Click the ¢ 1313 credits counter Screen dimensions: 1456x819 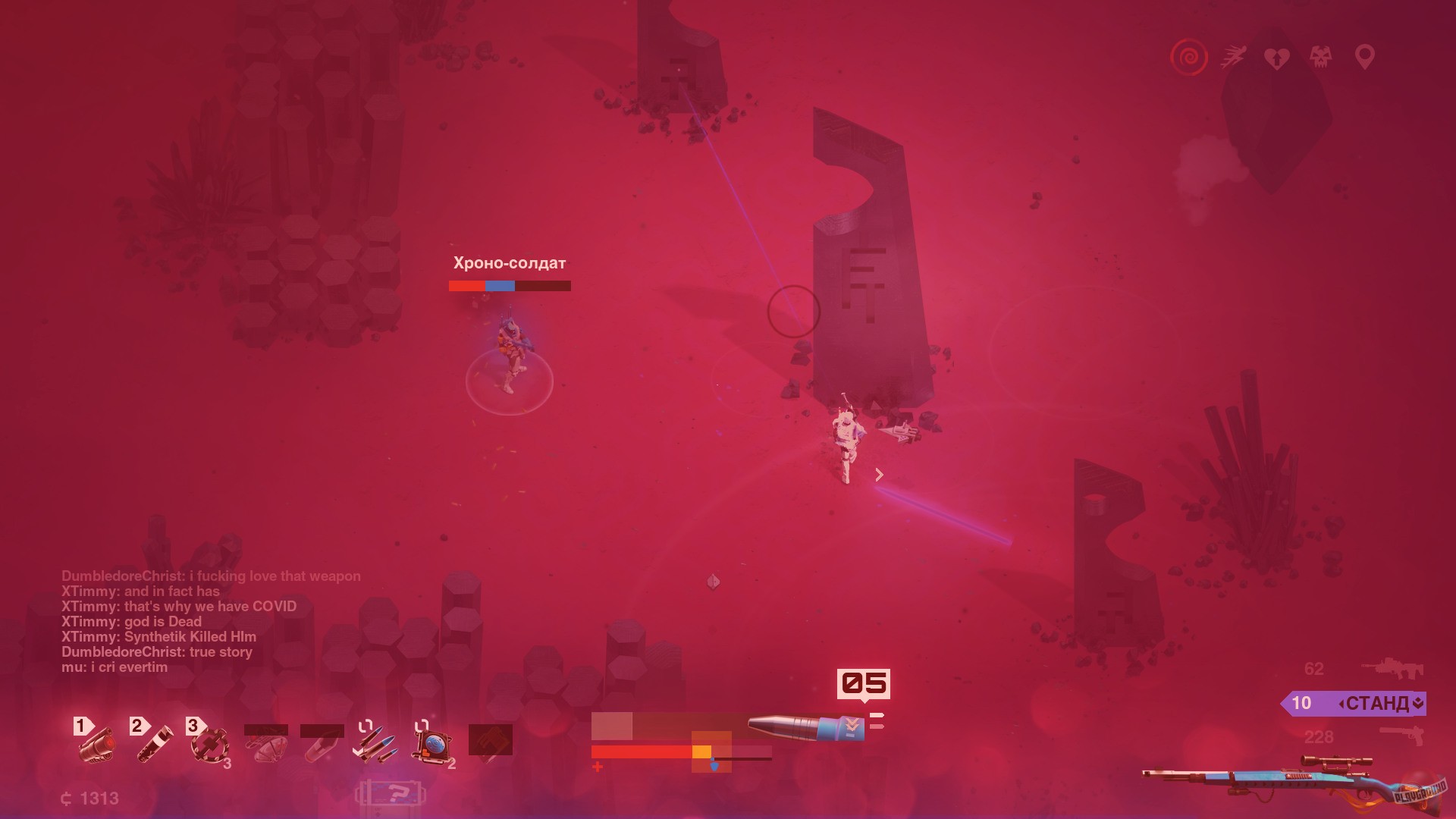(89, 798)
